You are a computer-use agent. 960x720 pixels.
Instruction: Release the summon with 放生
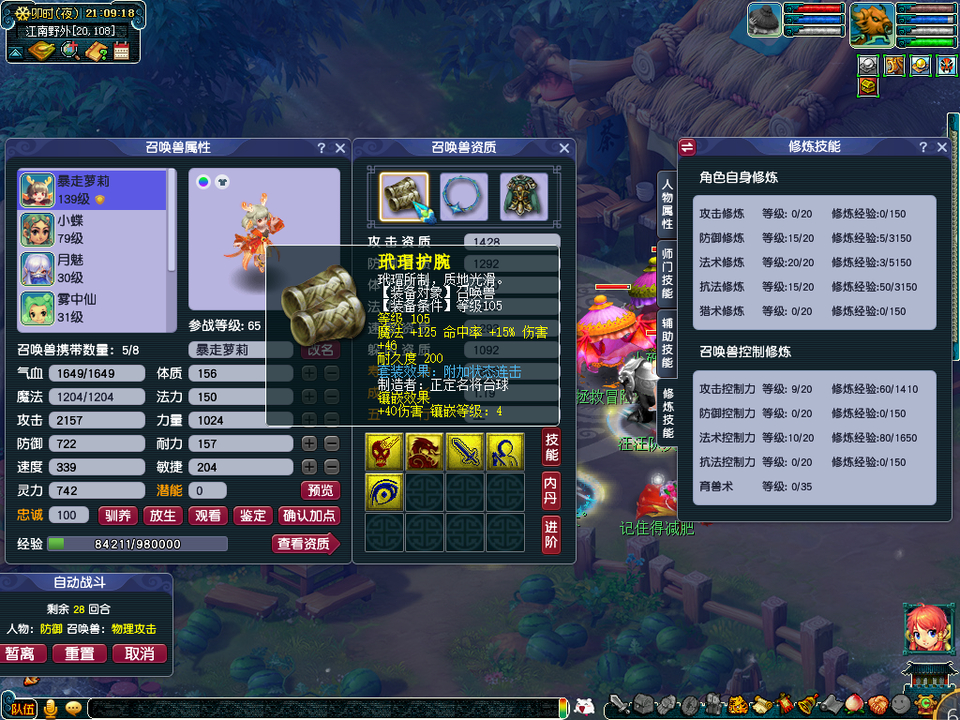[162, 516]
